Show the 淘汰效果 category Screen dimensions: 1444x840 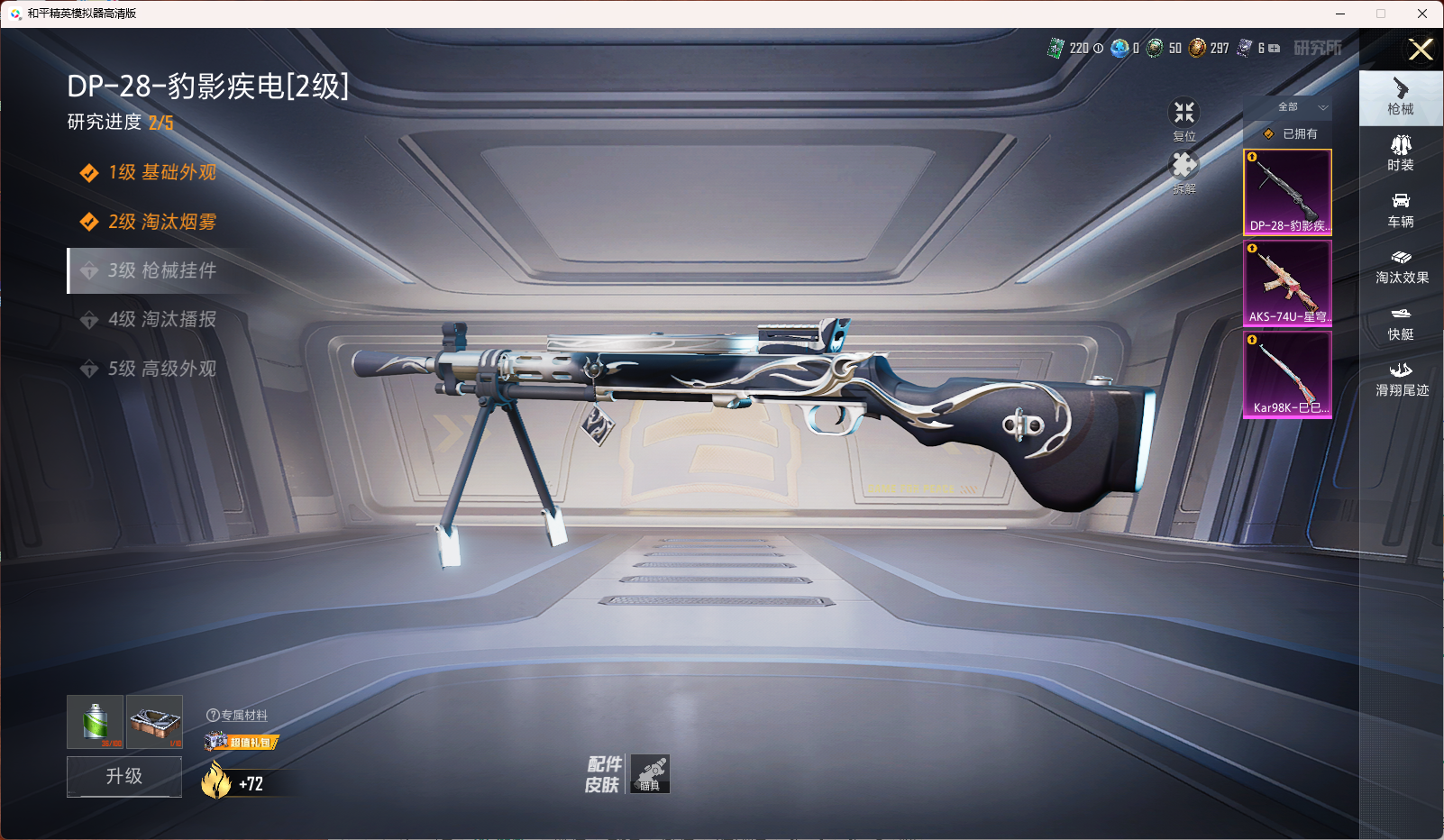1401,267
